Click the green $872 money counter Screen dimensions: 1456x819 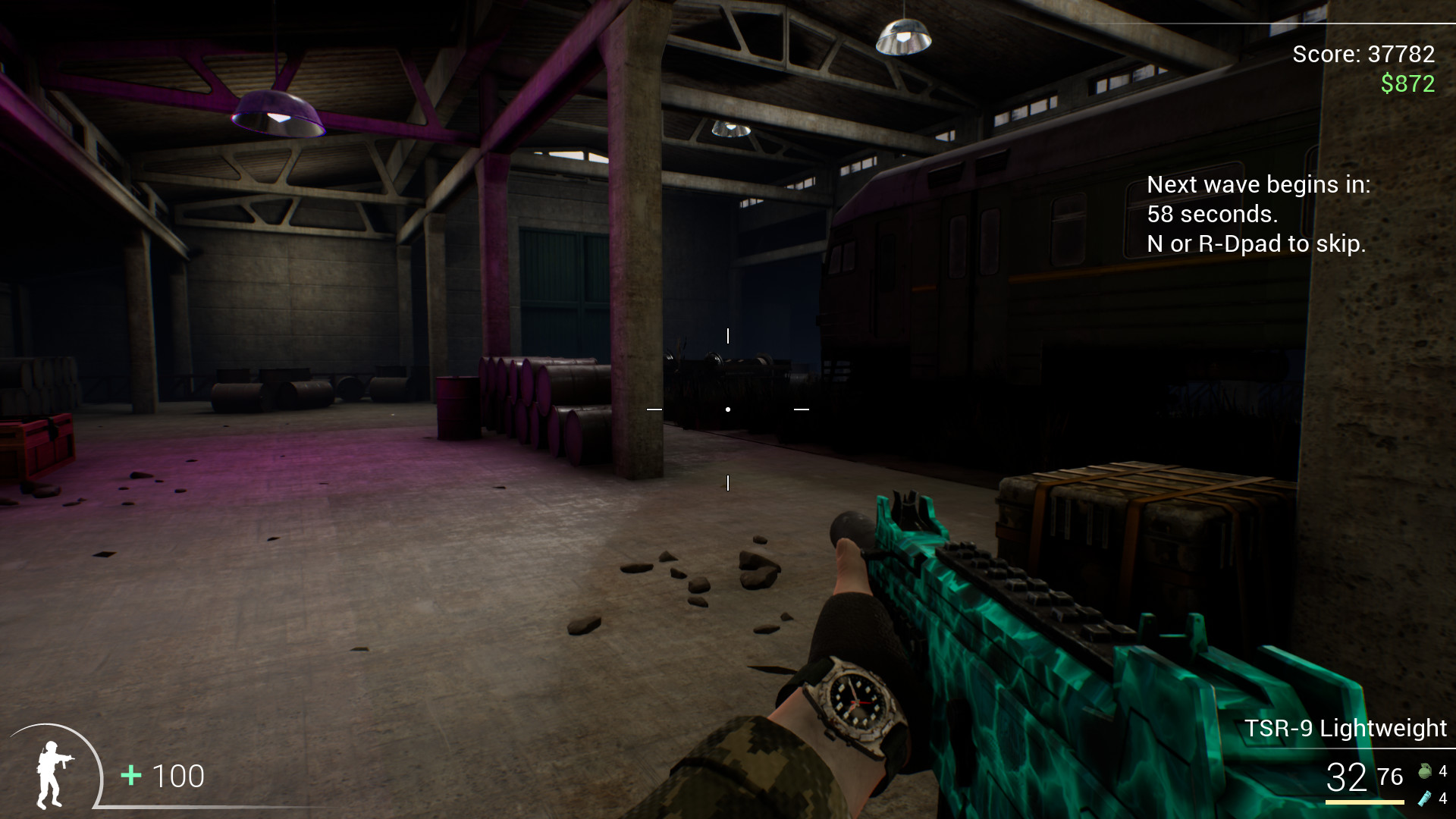[1407, 83]
